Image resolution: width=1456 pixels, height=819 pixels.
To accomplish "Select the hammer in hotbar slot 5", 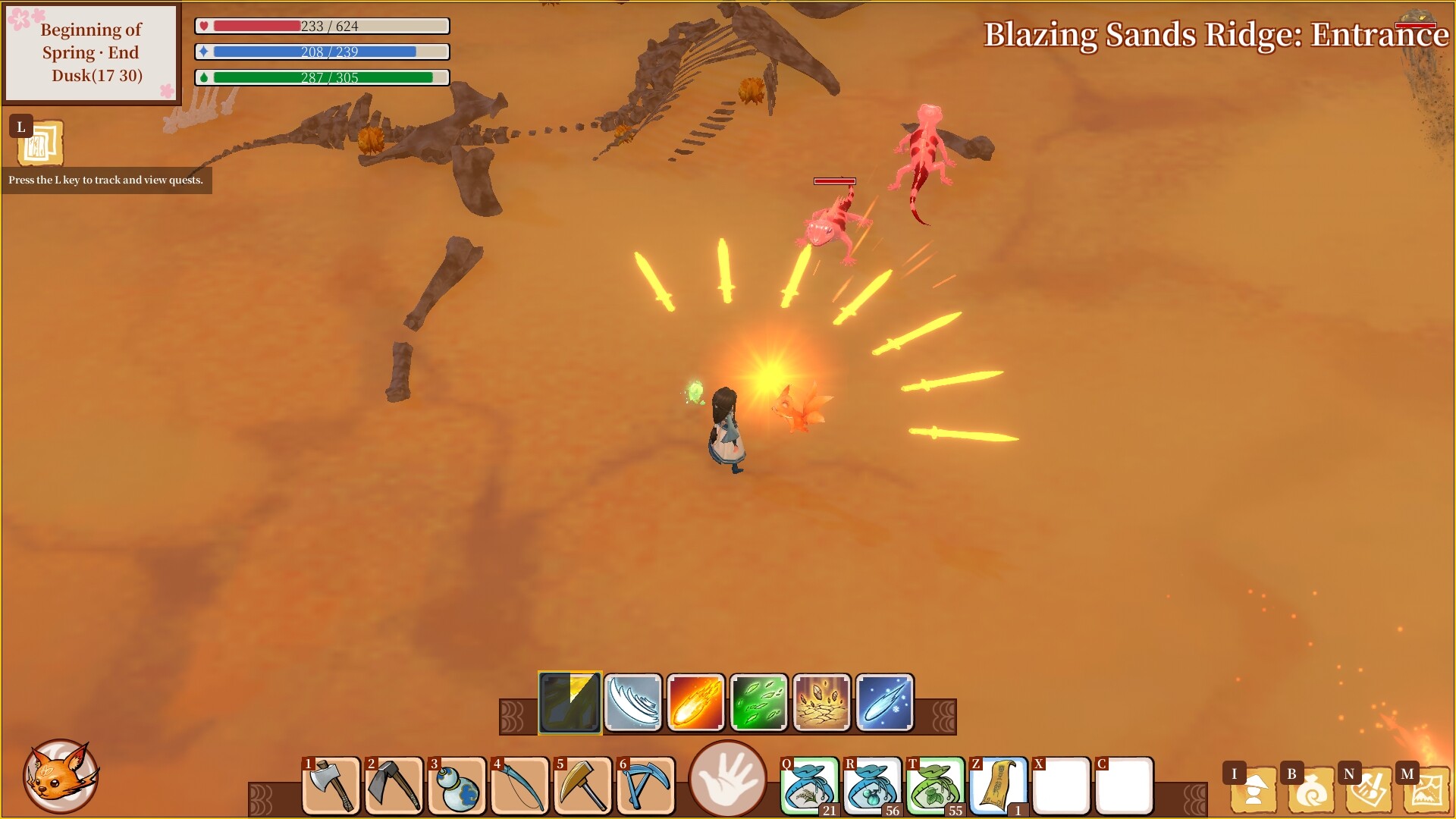I will pos(582,786).
